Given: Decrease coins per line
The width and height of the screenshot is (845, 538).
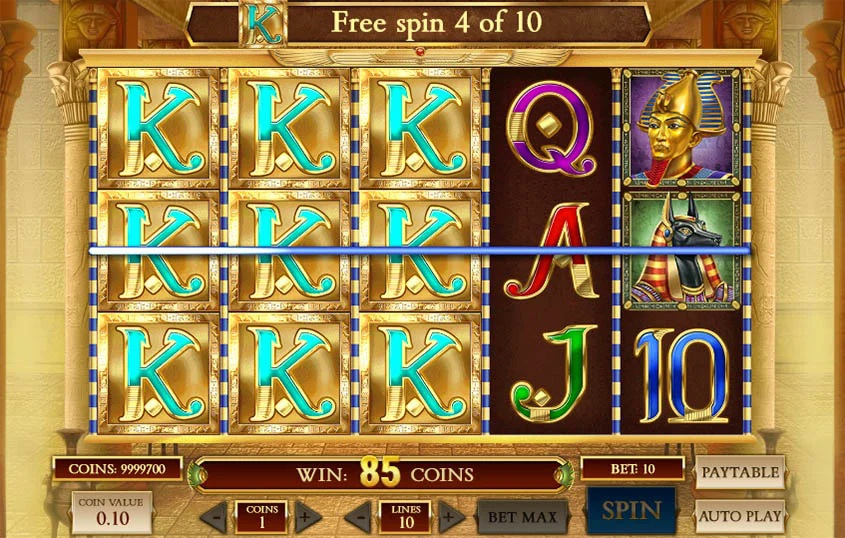Looking at the screenshot, I should 216,517.
